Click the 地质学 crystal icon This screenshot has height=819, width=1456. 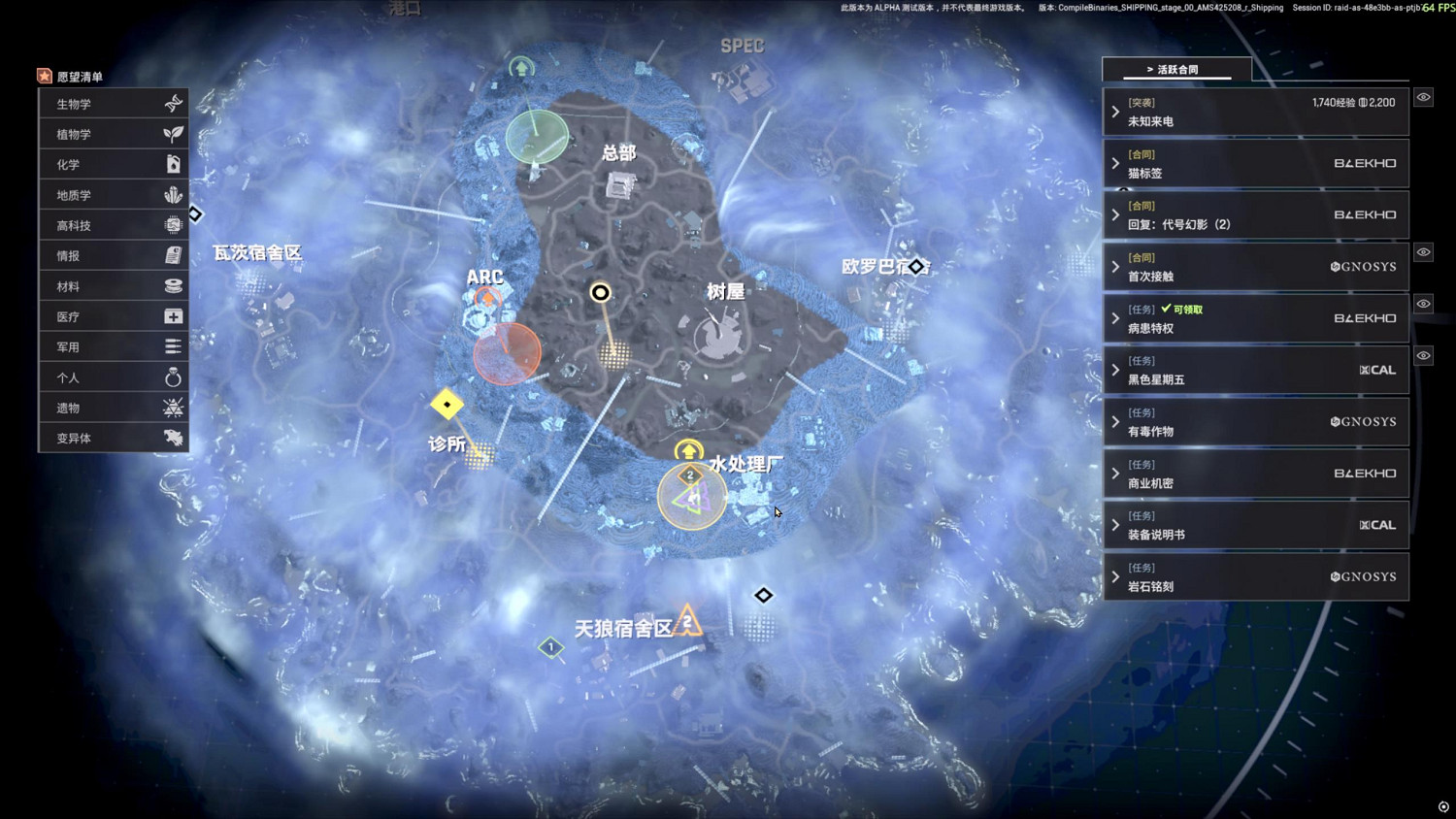click(x=173, y=194)
